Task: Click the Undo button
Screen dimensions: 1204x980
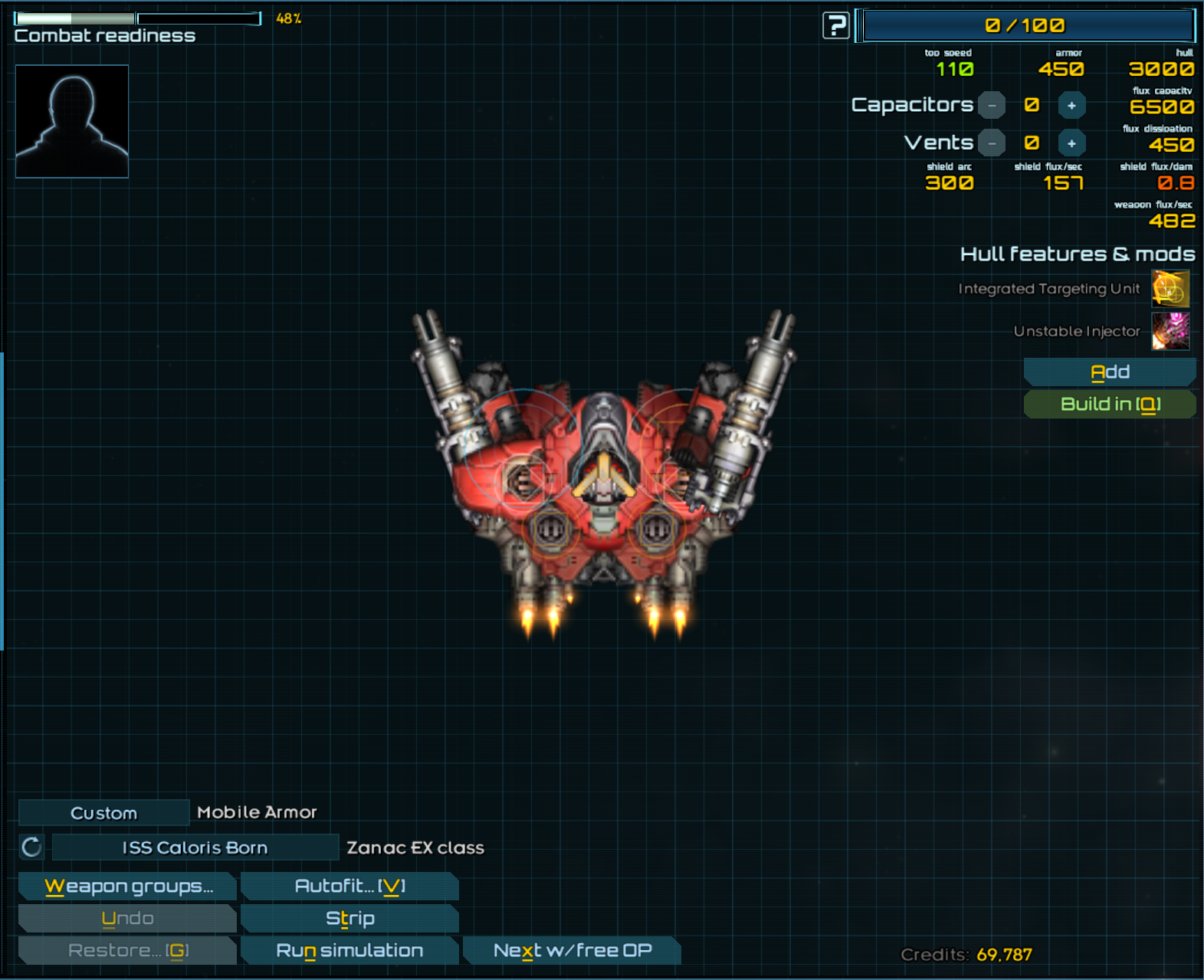Action: click(x=128, y=919)
